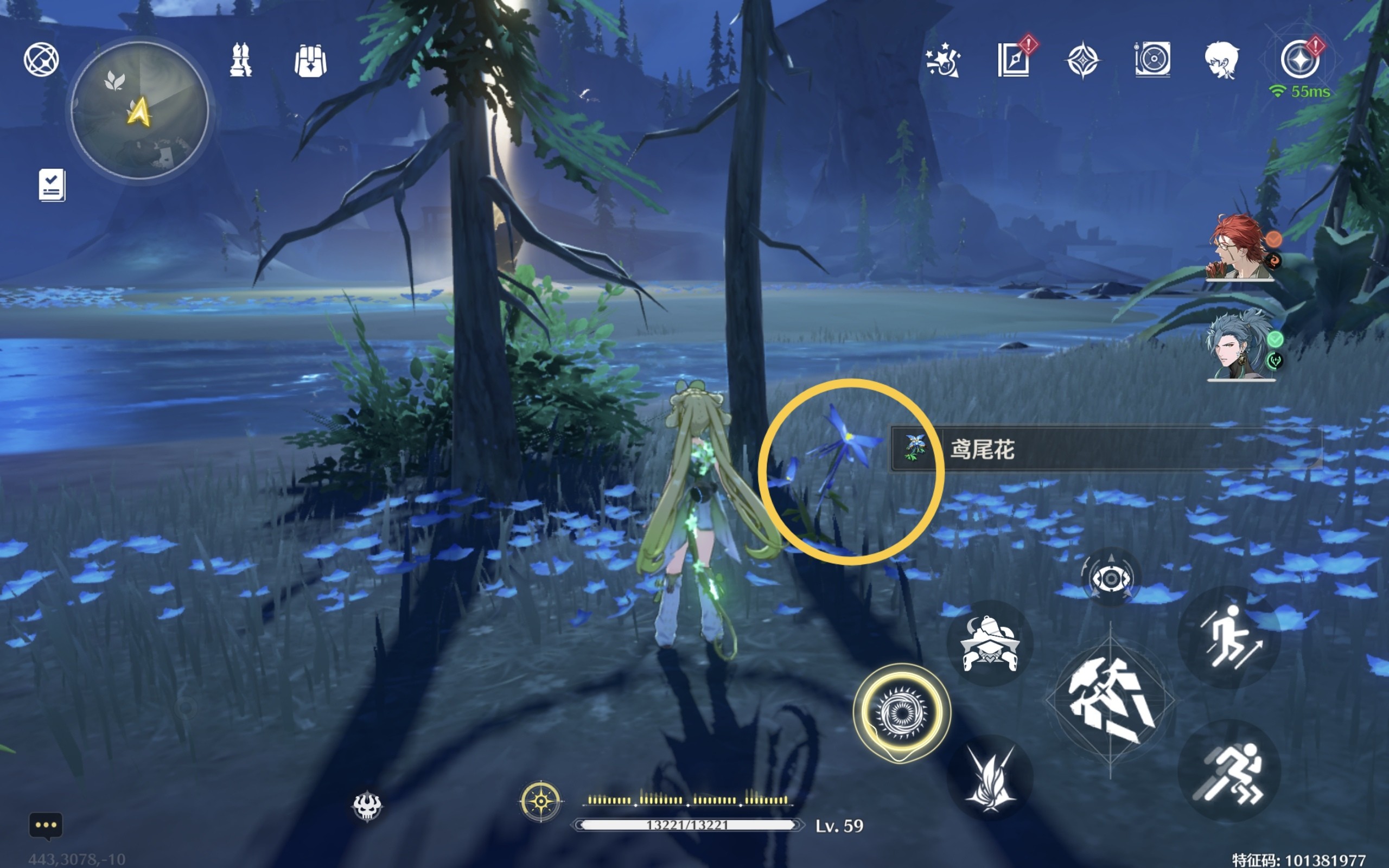Open the character profile head icon
Viewport: 1389px width, 868px height.
point(1221,60)
